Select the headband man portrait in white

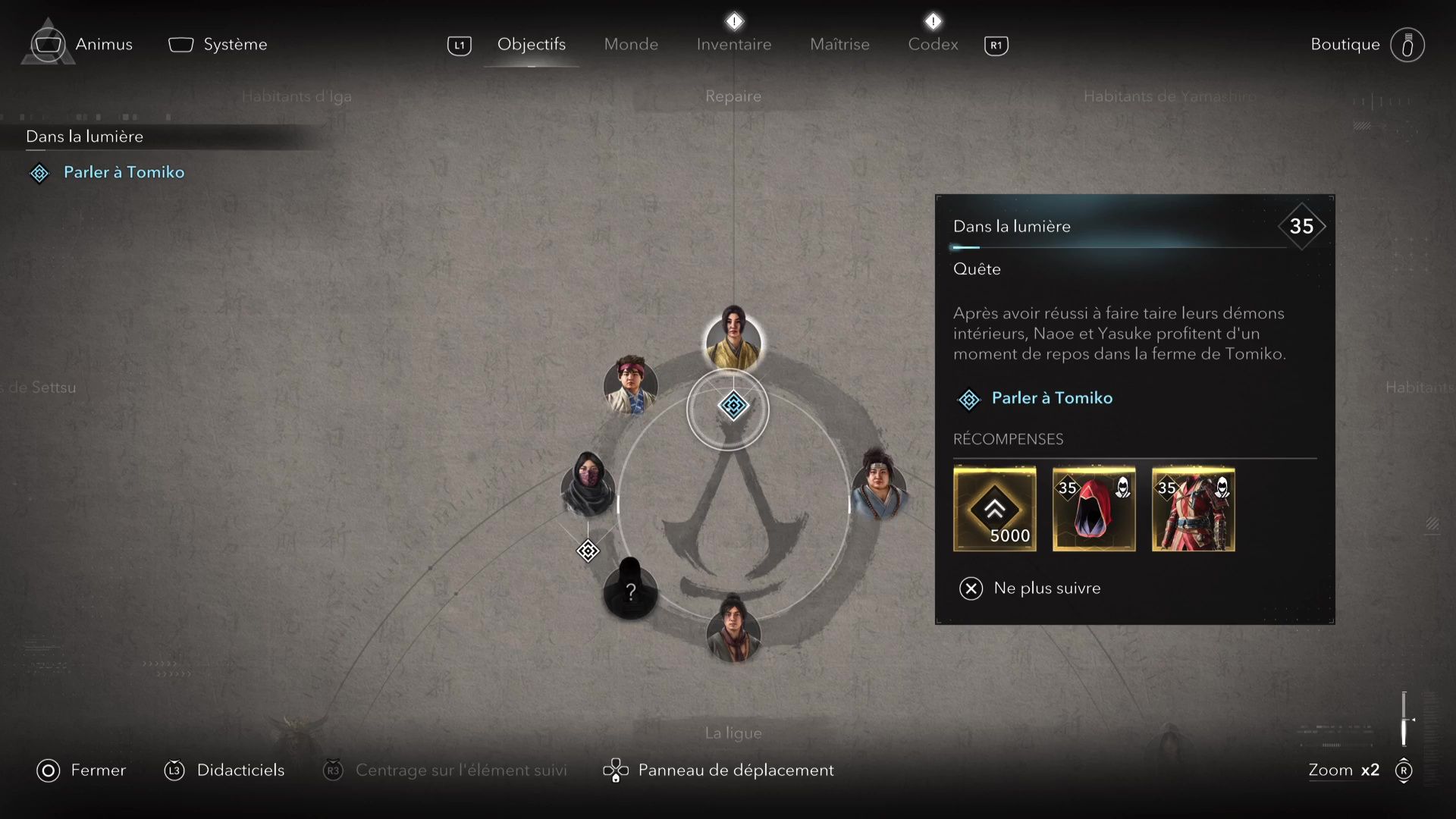(x=630, y=385)
